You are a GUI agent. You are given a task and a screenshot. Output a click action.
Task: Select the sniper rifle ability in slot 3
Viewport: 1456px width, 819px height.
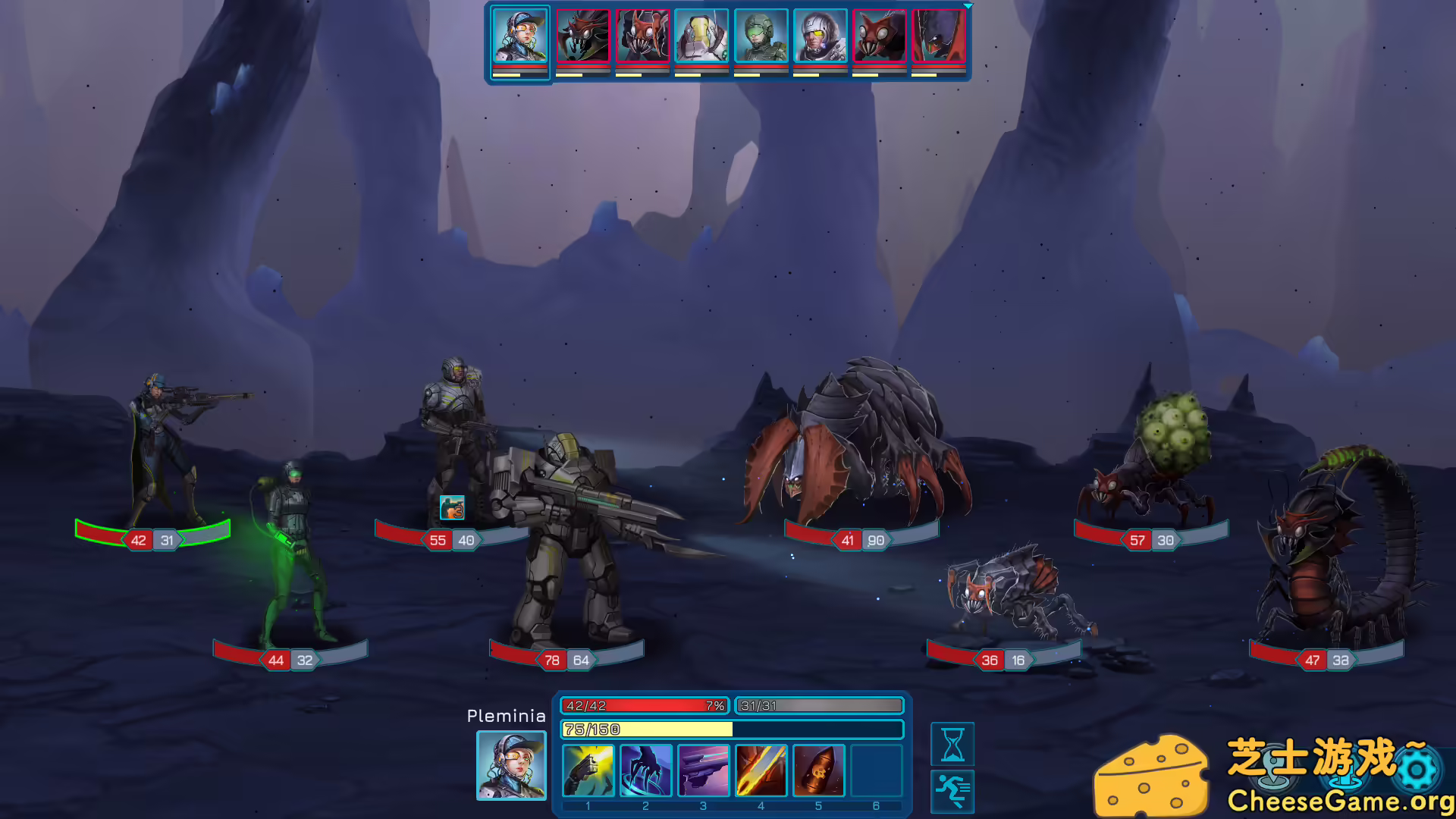[x=704, y=770]
